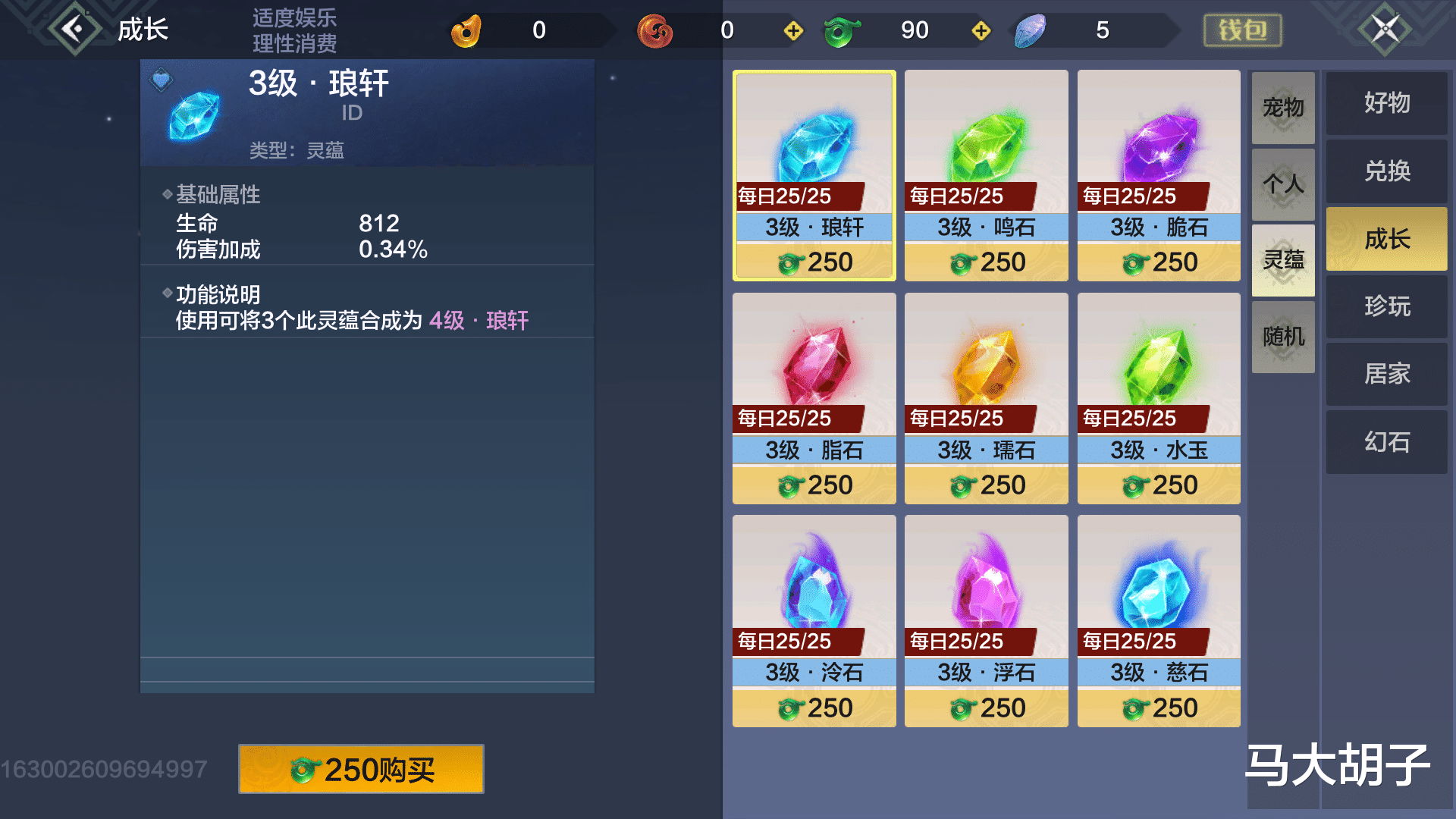Image resolution: width=1456 pixels, height=819 pixels.
Task: Tap the blue gem icon in the detail panel header
Action: pos(192,115)
